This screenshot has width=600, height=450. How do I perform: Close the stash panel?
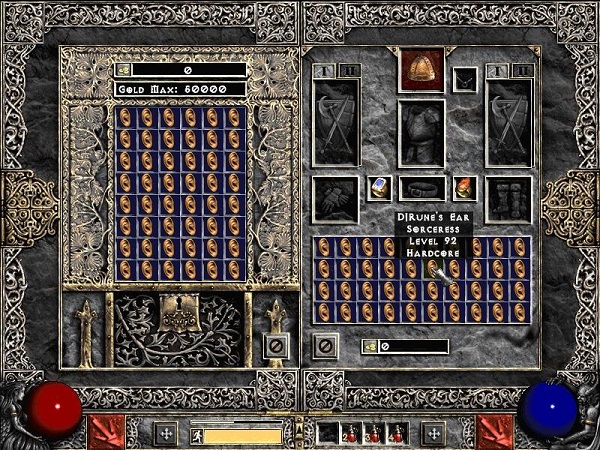pos(275,345)
